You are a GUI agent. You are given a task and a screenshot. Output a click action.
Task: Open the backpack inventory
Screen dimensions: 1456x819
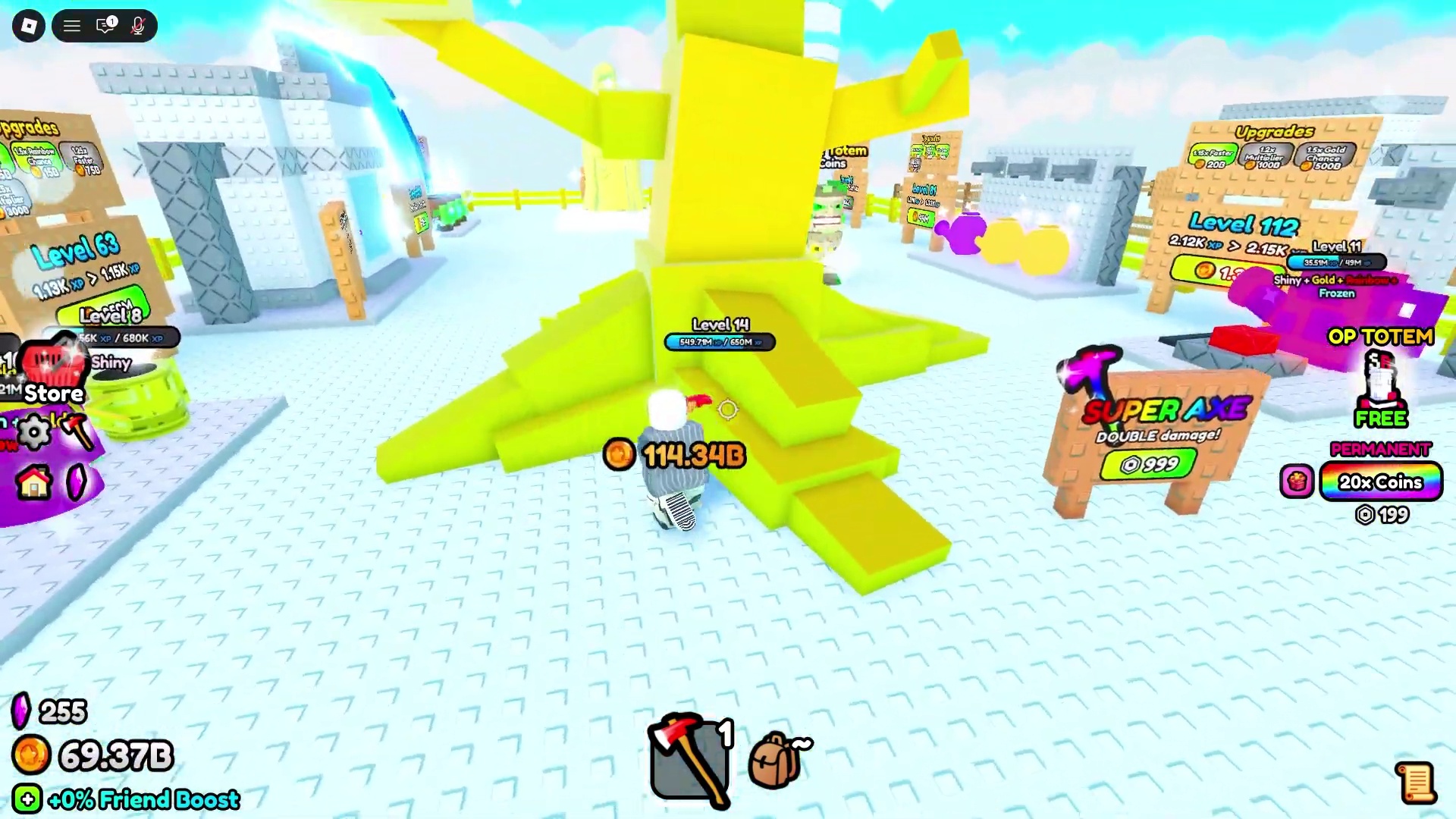(x=777, y=758)
